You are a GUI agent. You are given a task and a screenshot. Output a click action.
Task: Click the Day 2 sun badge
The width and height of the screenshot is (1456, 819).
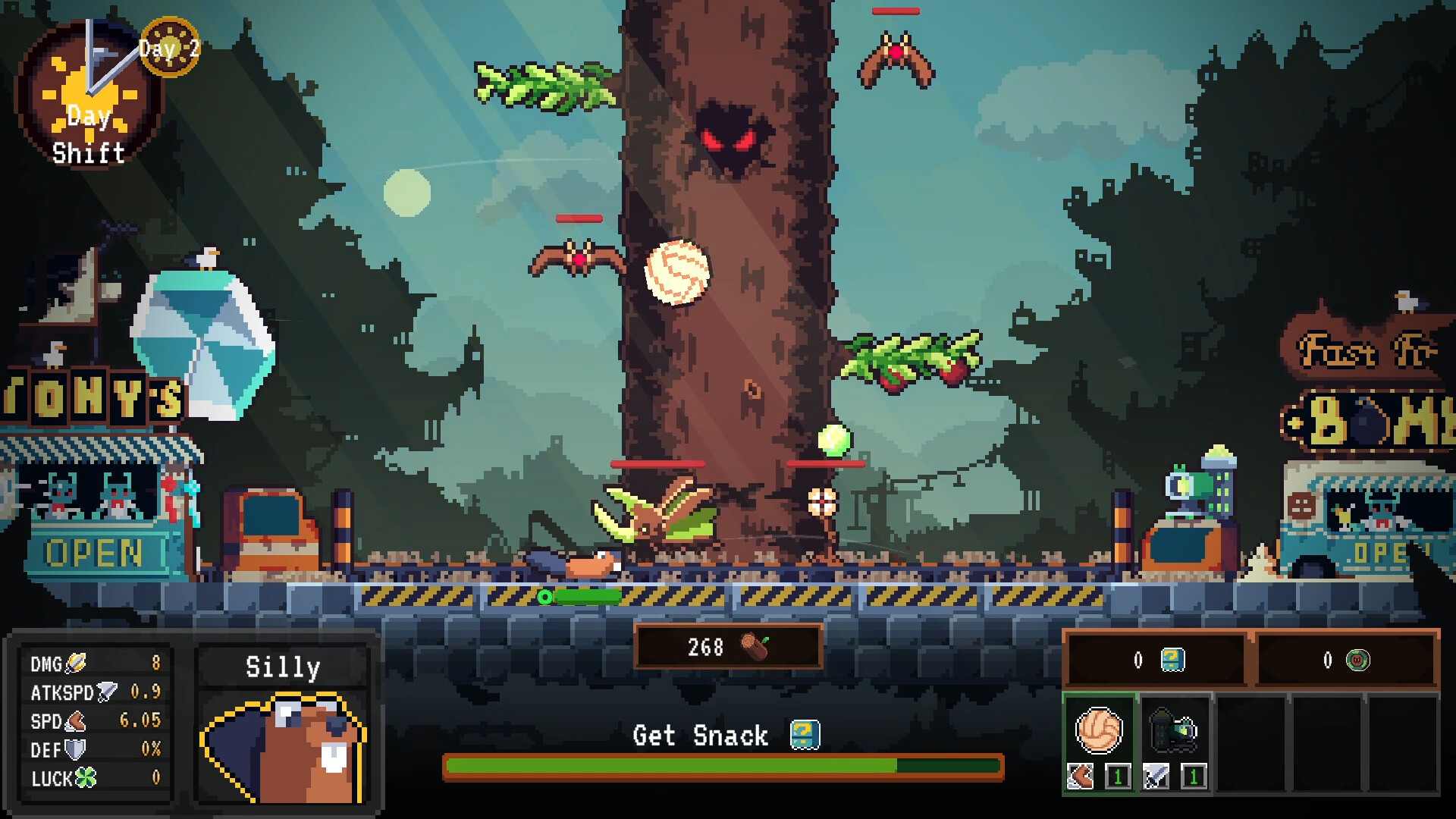click(171, 49)
